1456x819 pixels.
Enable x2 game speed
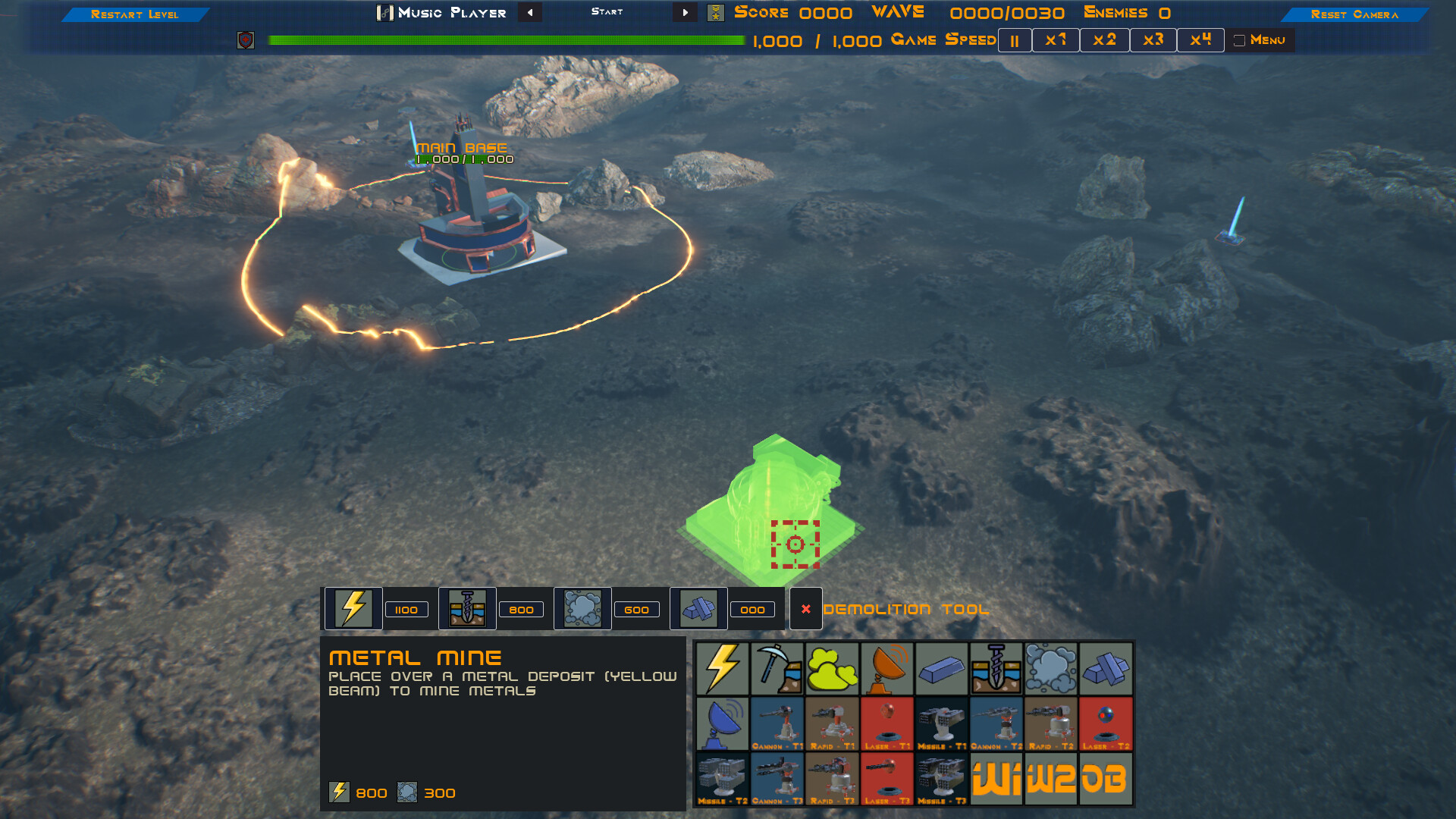click(x=1104, y=39)
